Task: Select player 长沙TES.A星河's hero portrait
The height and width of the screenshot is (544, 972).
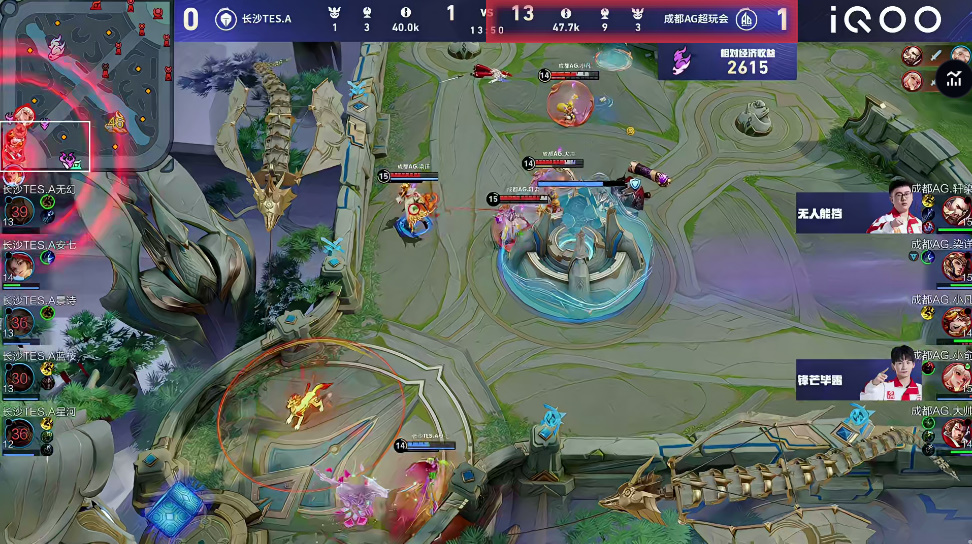Action: click(19, 430)
